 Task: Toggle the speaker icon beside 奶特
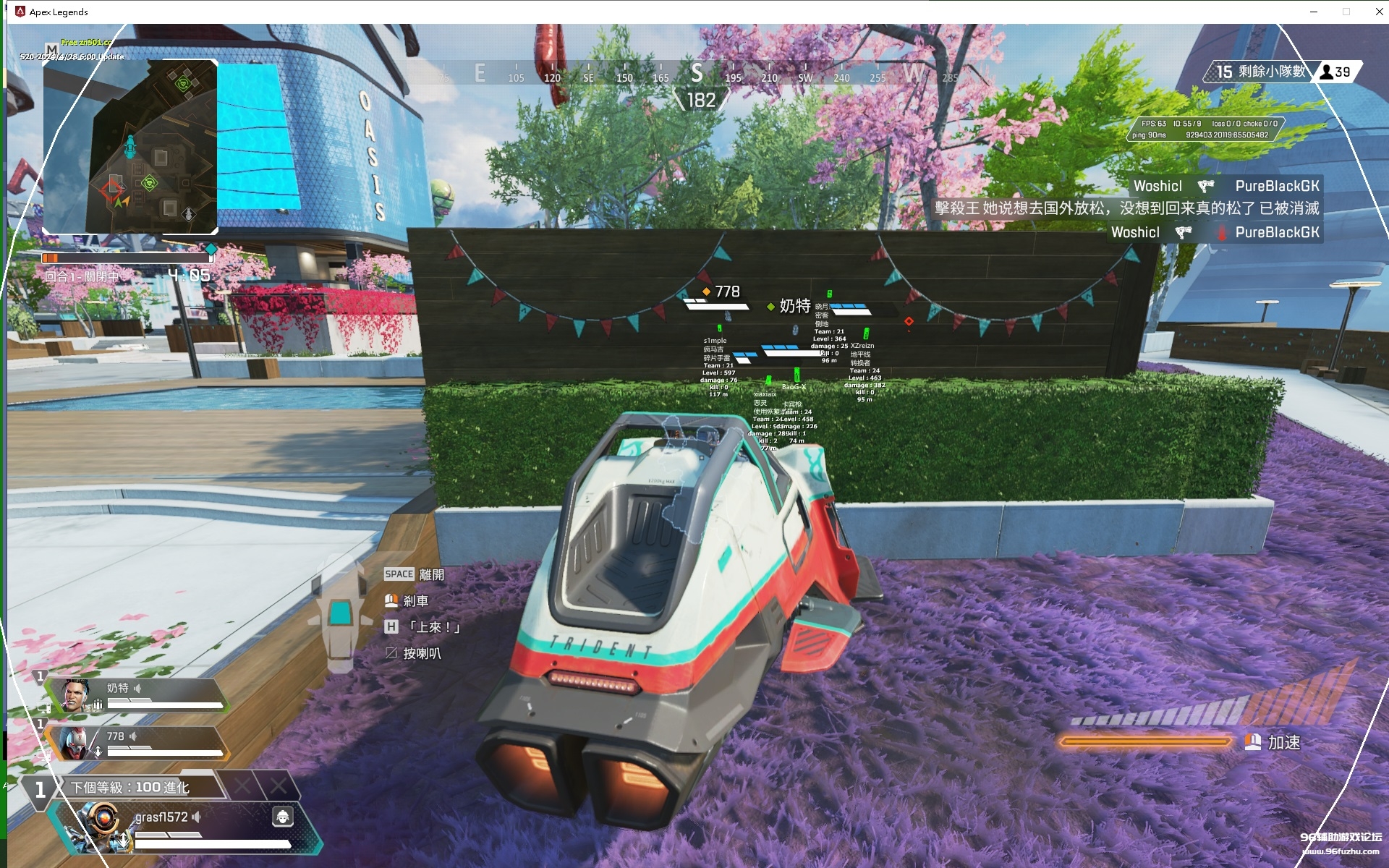point(137,688)
